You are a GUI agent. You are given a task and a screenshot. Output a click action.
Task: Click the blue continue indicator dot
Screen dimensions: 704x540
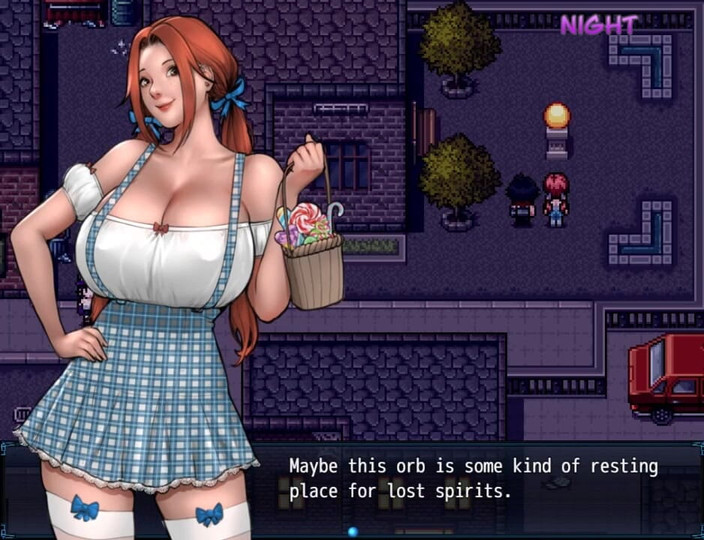coord(352,531)
